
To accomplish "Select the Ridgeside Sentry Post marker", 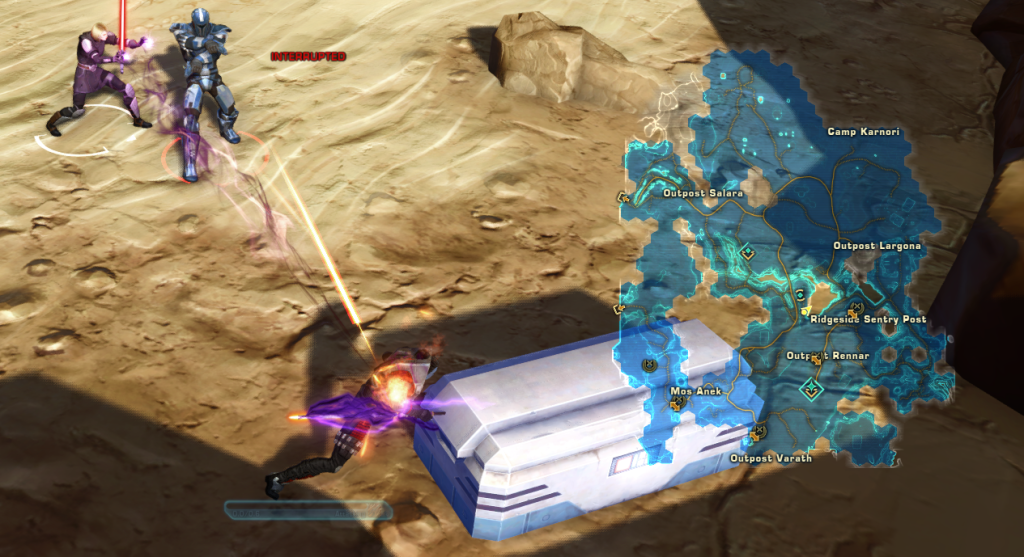I will click(868, 320).
